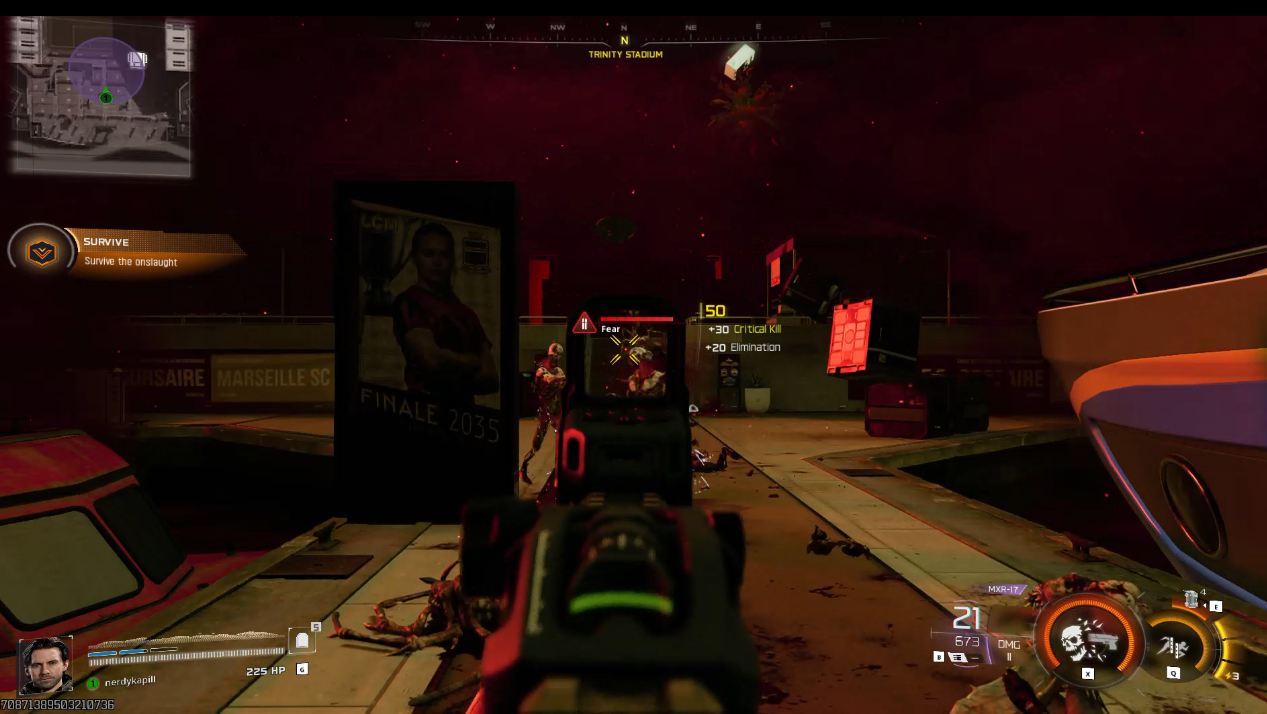The height and width of the screenshot is (714, 1267).
Task: Toggle the weapon fire mode icon
Action: tap(958, 657)
